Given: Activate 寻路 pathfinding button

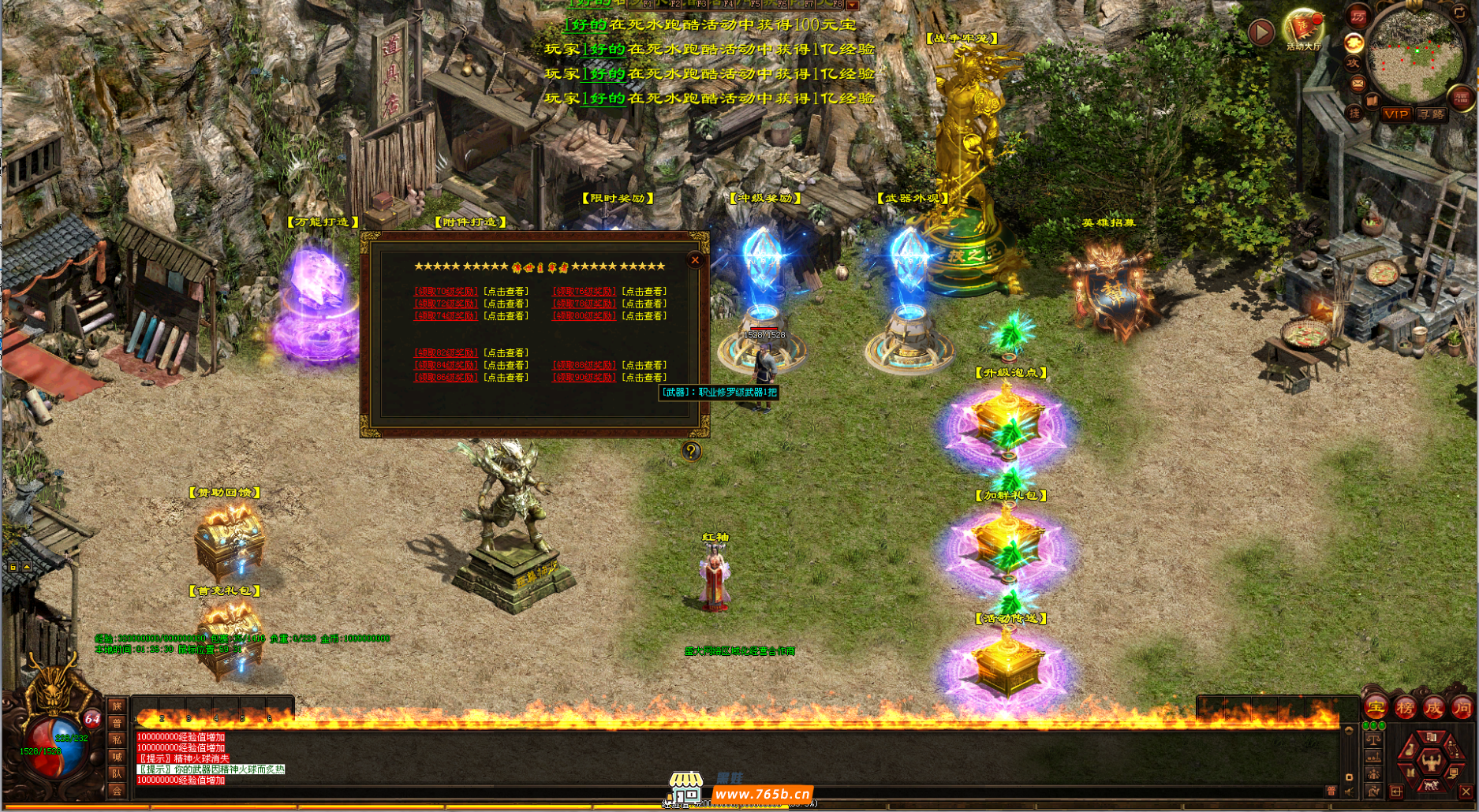Looking at the screenshot, I should click(1431, 114).
